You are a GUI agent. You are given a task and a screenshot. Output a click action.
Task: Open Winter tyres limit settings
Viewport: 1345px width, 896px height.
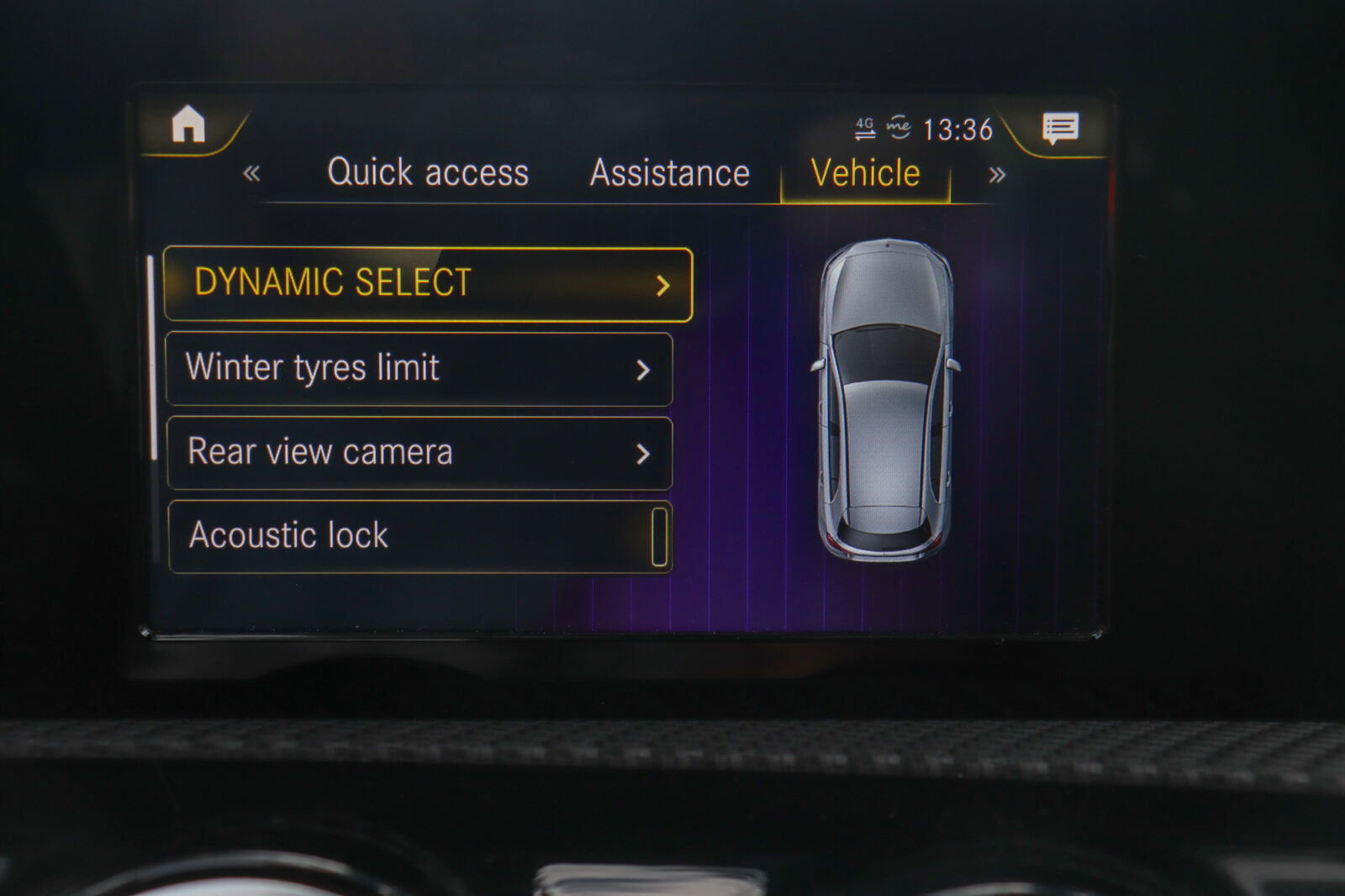(419, 369)
